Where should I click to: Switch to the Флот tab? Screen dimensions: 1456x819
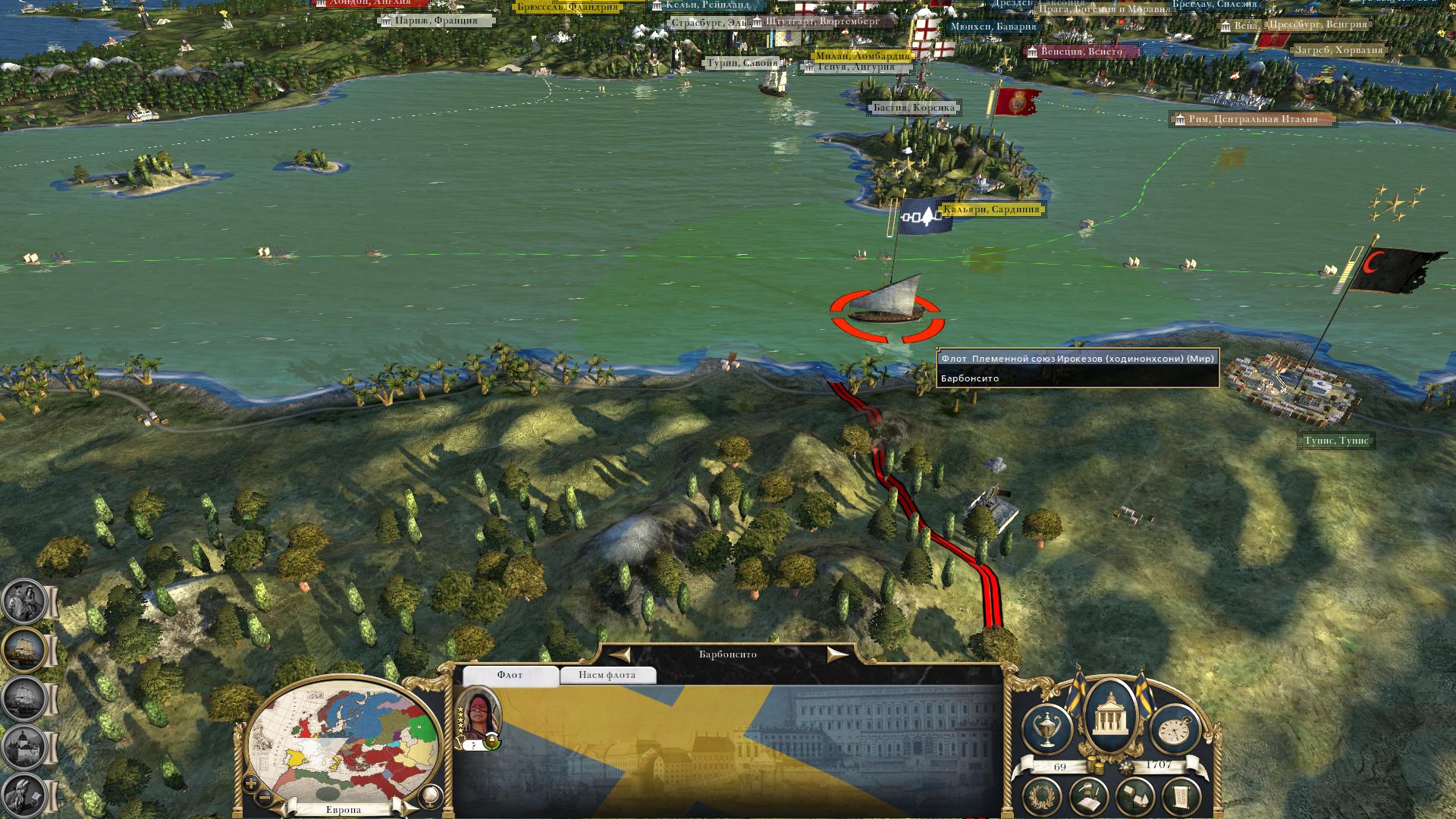[510, 675]
